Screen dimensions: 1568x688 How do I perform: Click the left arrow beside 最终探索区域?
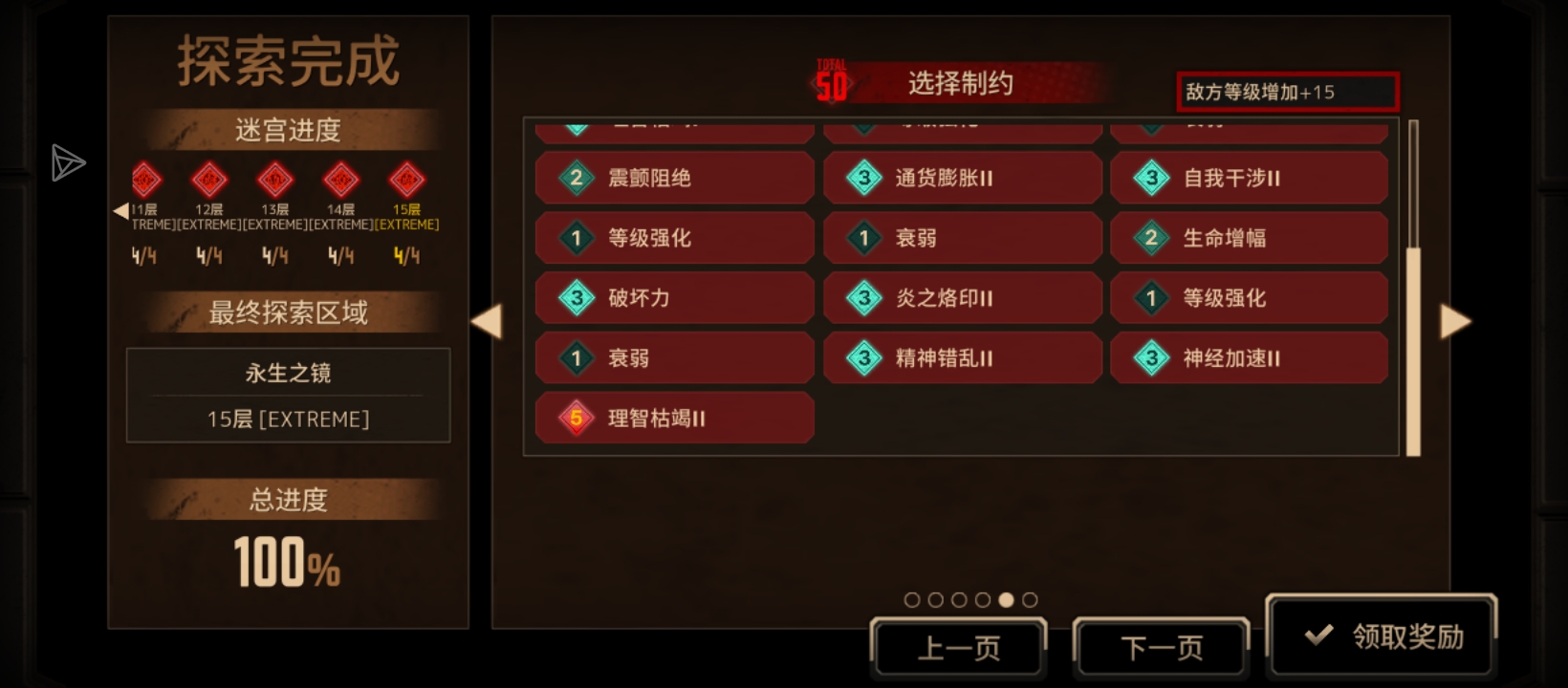pos(489,322)
